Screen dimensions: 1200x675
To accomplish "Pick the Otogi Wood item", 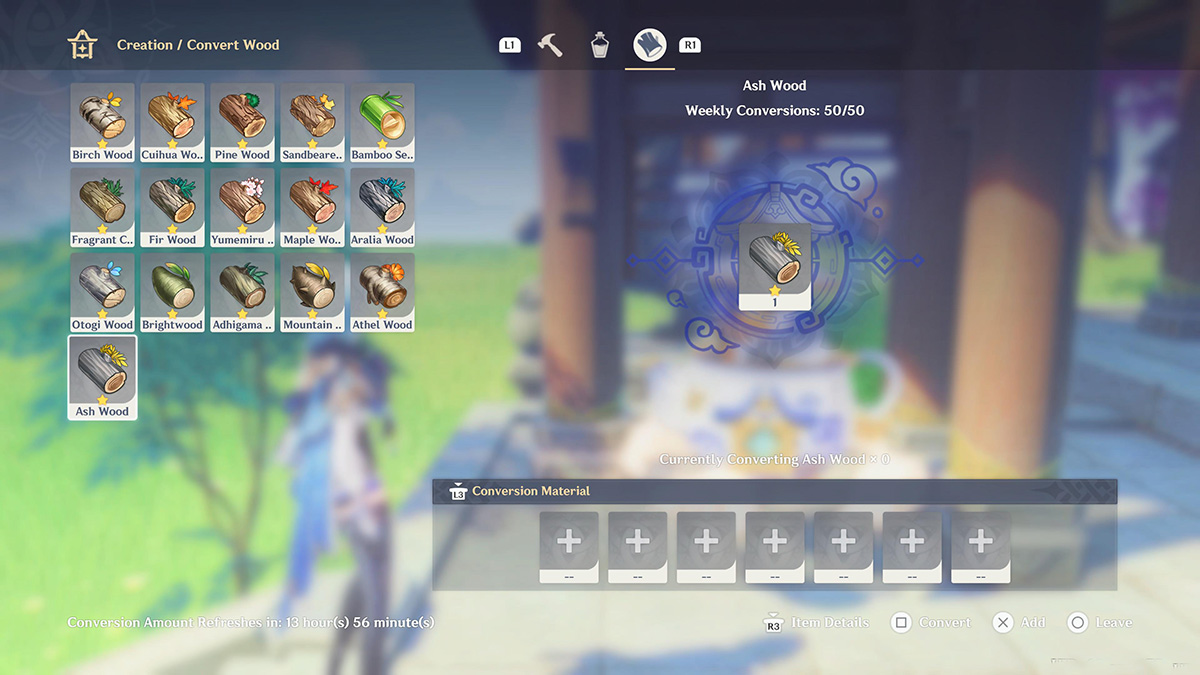I will [x=102, y=292].
